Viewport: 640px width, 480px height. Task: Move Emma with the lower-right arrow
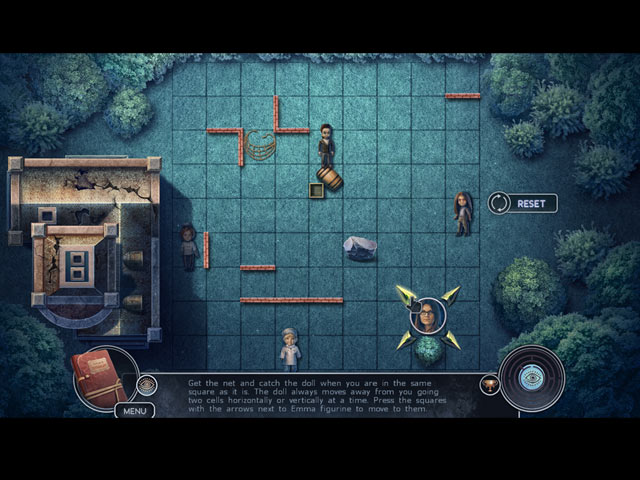[451, 340]
